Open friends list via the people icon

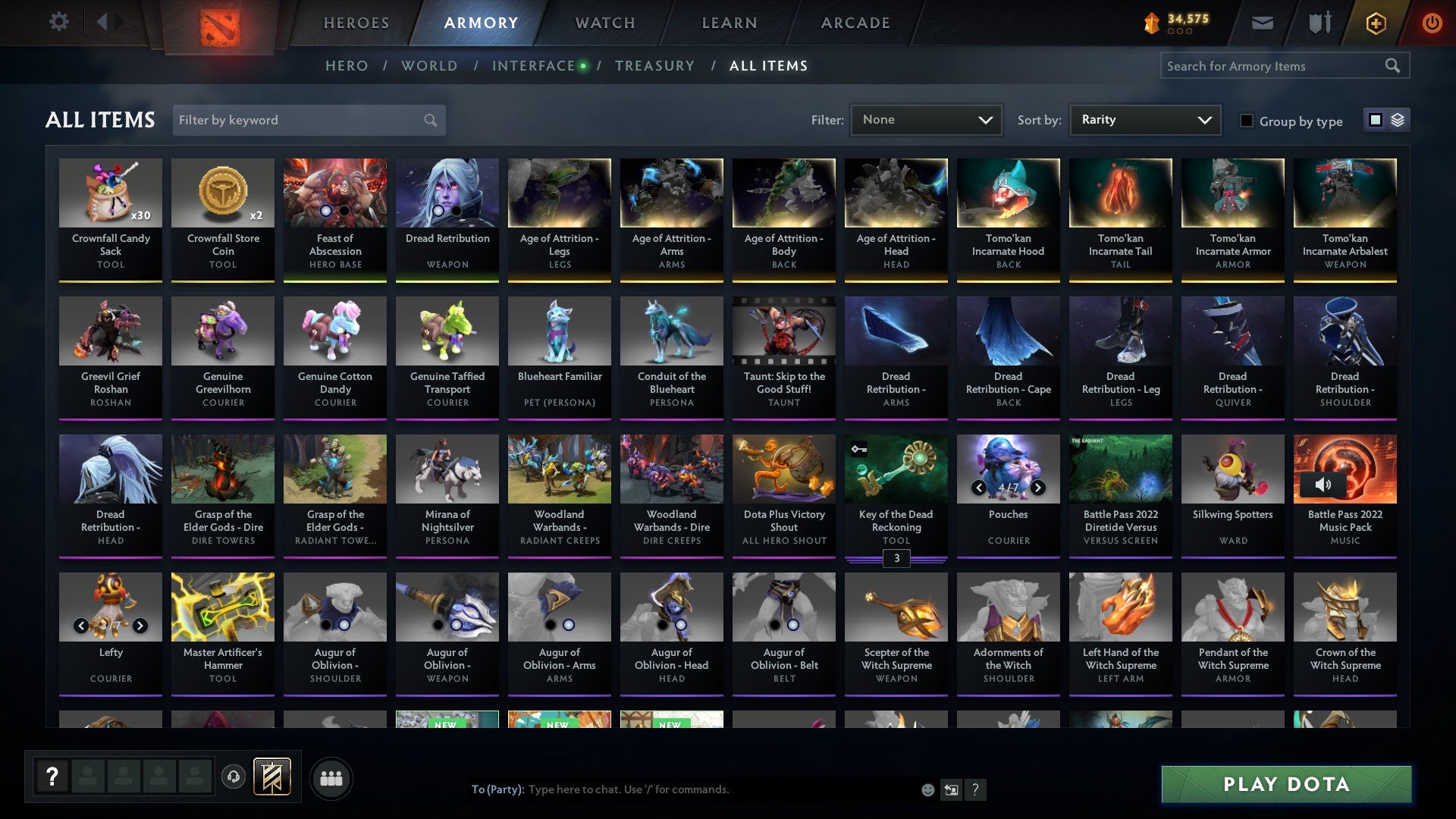331,777
